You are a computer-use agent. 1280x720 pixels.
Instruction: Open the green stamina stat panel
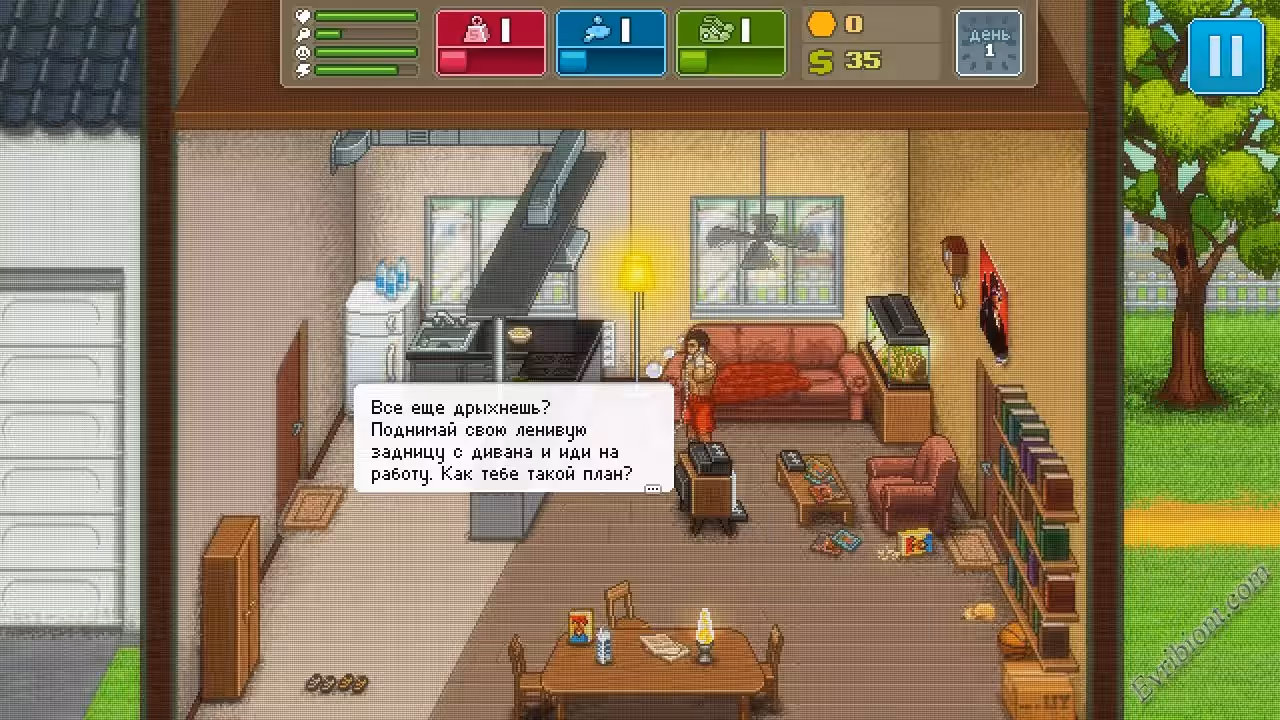(x=731, y=43)
